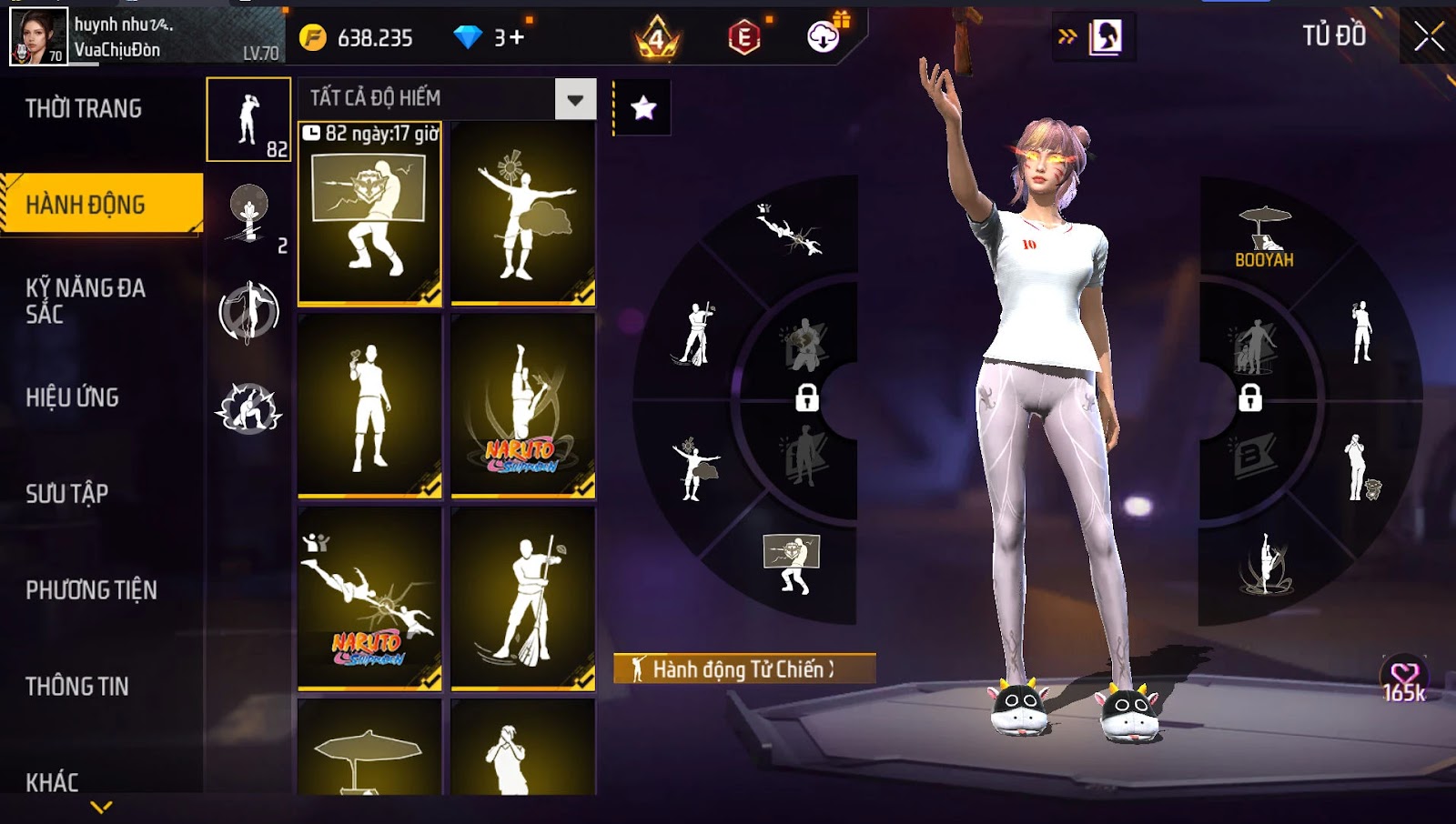
Task: Open the Hiệu Ứng section
Action: (x=73, y=397)
